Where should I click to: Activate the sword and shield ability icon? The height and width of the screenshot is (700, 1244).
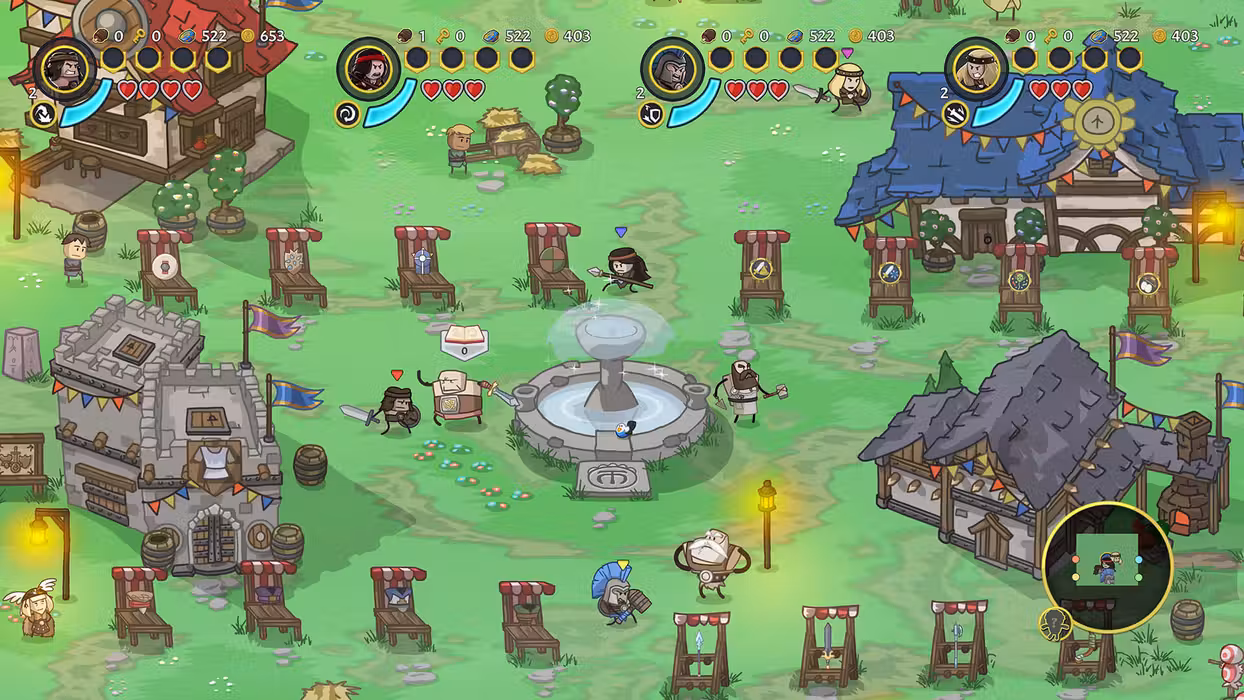651,114
